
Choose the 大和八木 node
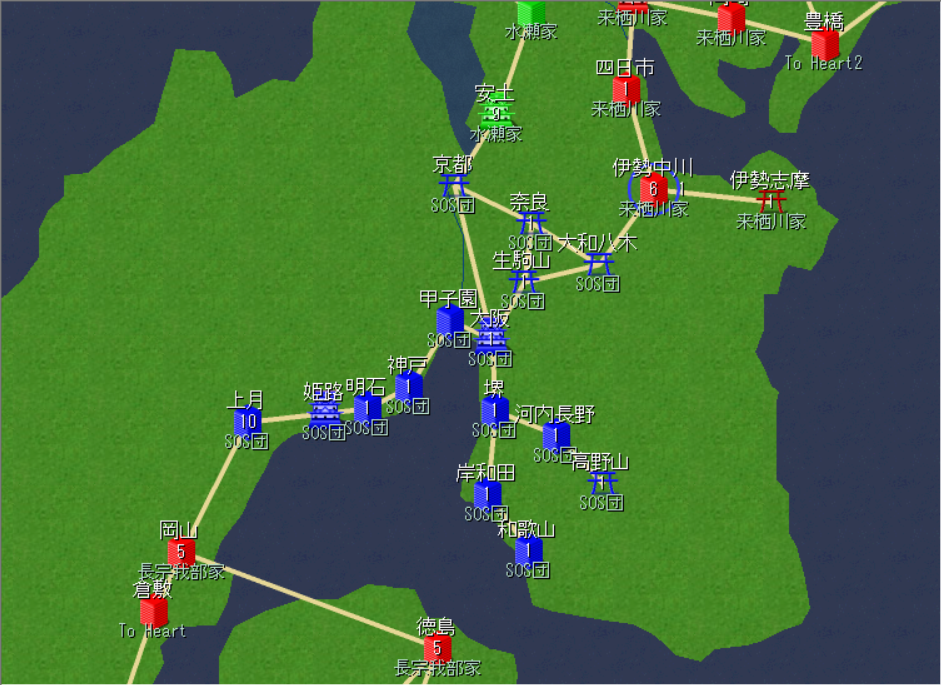(598, 264)
